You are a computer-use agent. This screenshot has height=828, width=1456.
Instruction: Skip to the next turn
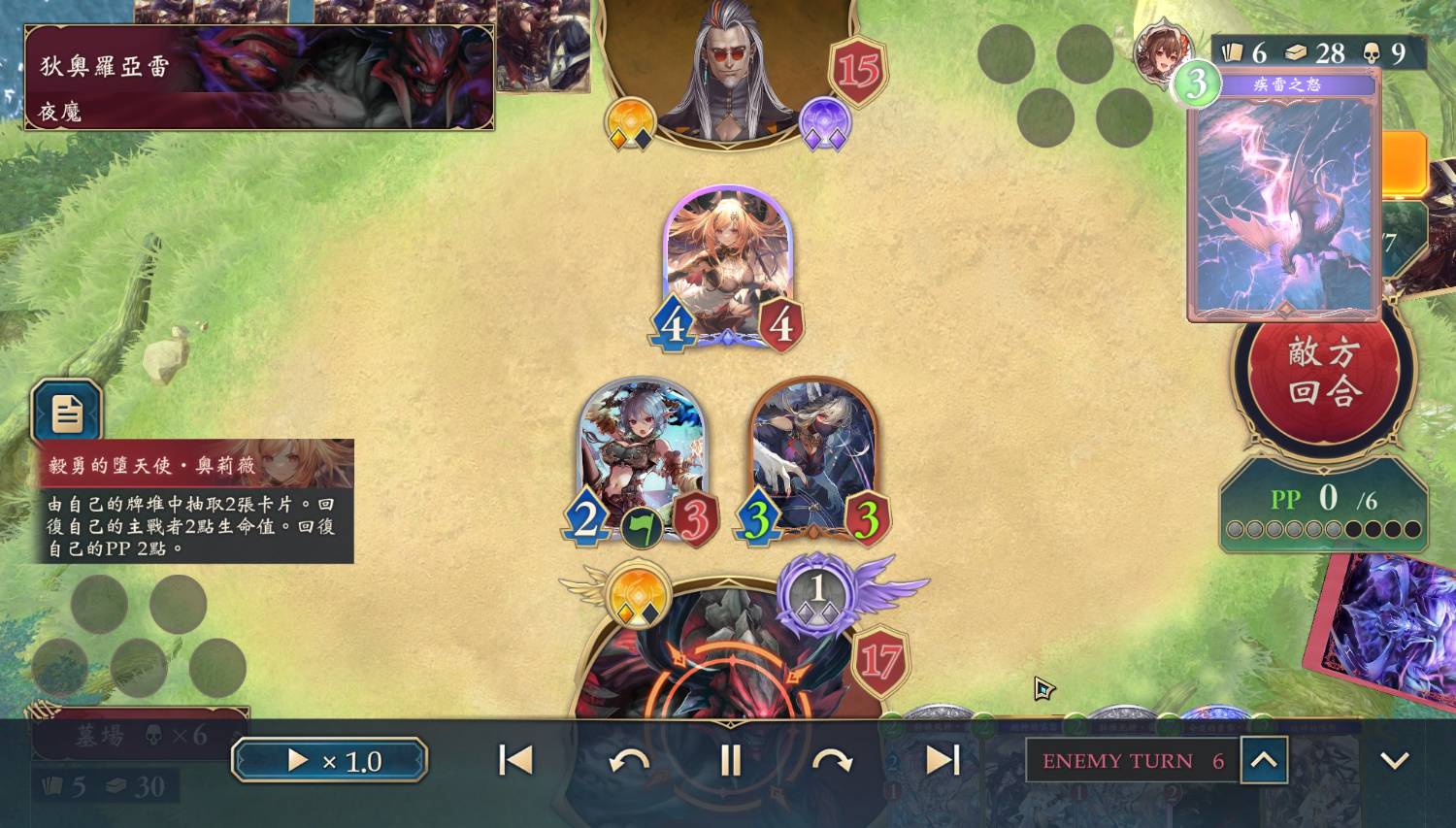(x=943, y=760)
